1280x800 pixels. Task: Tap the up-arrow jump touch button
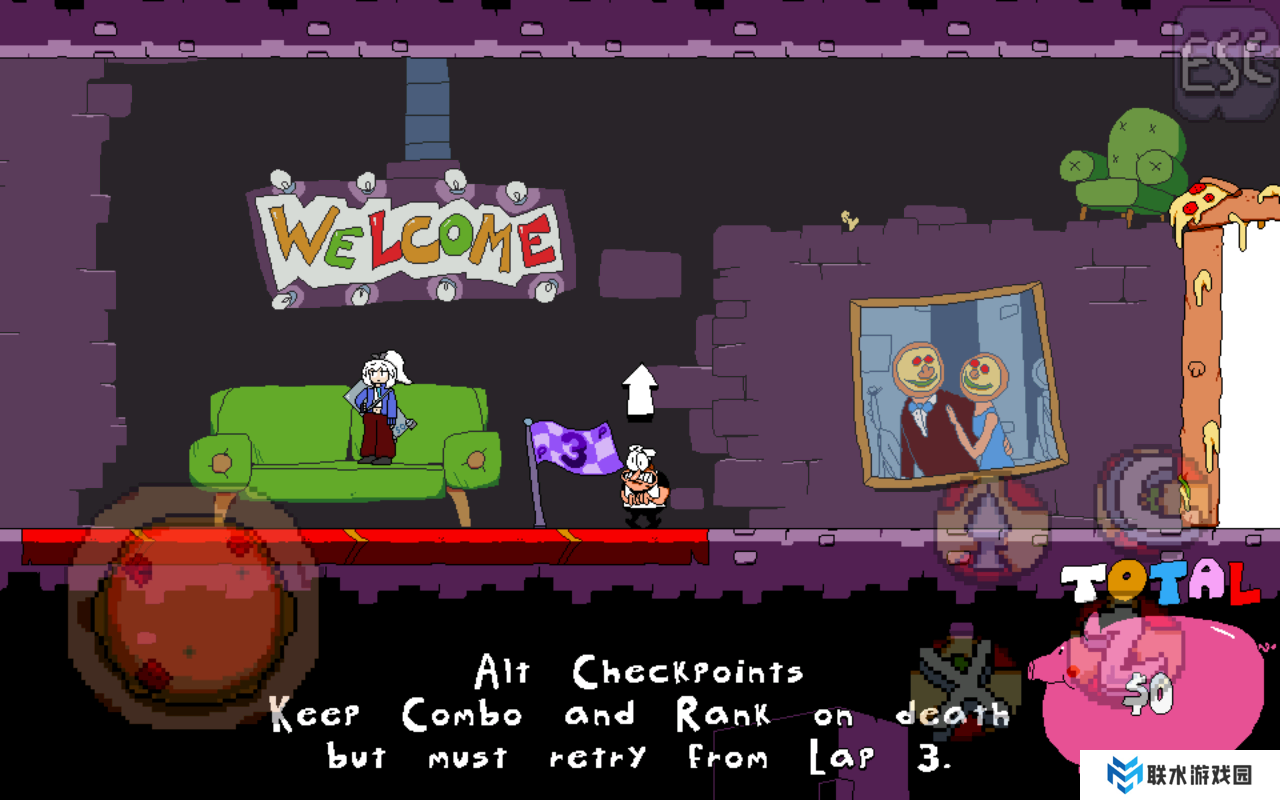[x=990, y=528]
